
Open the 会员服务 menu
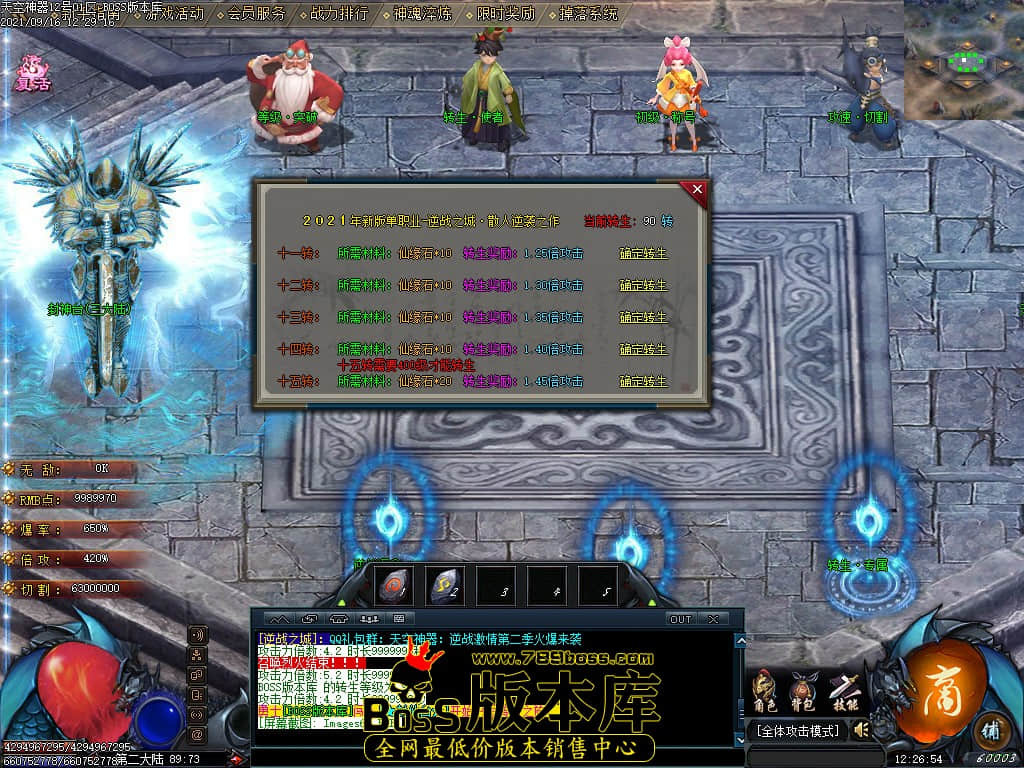256,14
